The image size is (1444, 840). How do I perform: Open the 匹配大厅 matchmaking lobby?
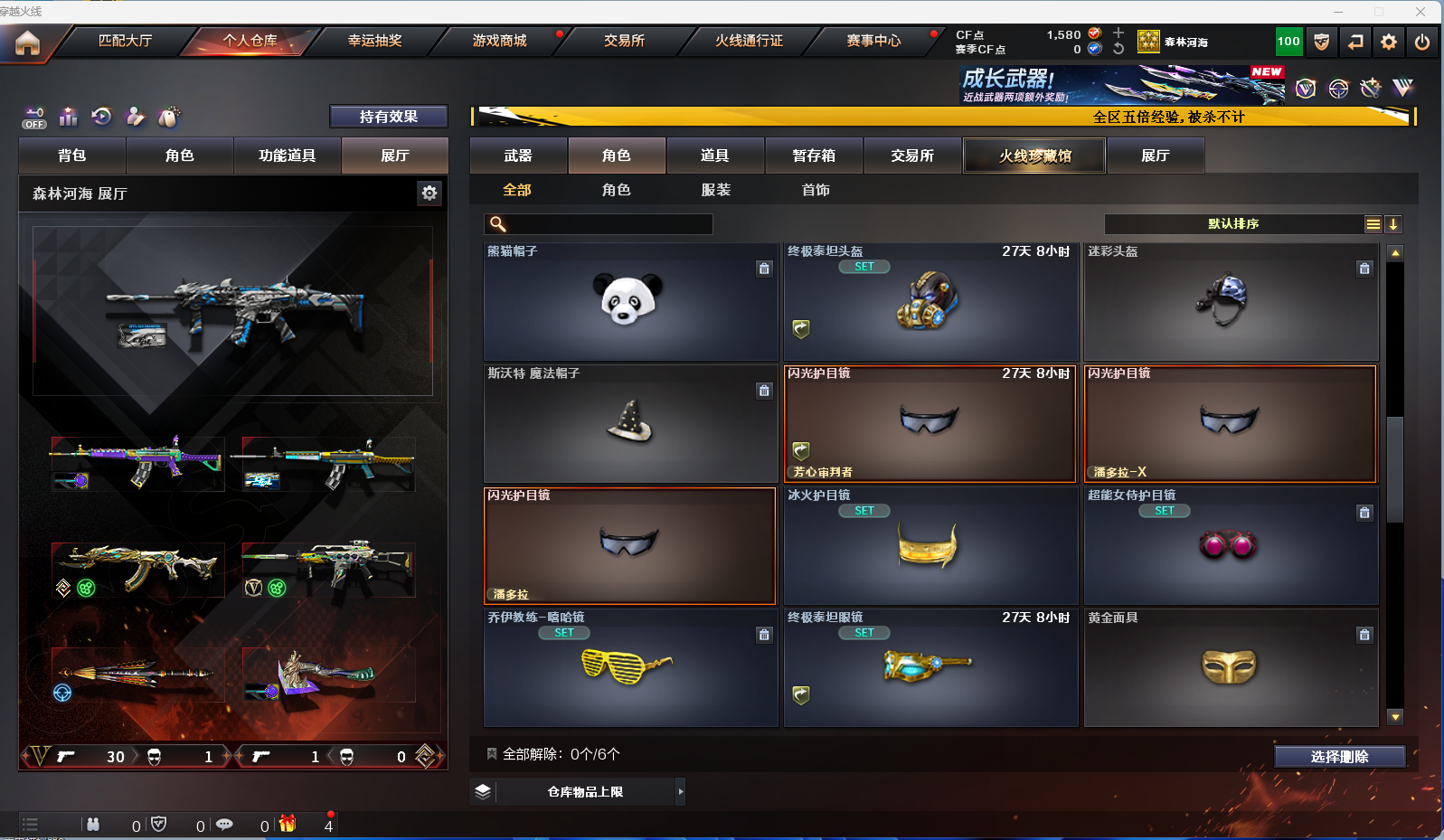125,41
